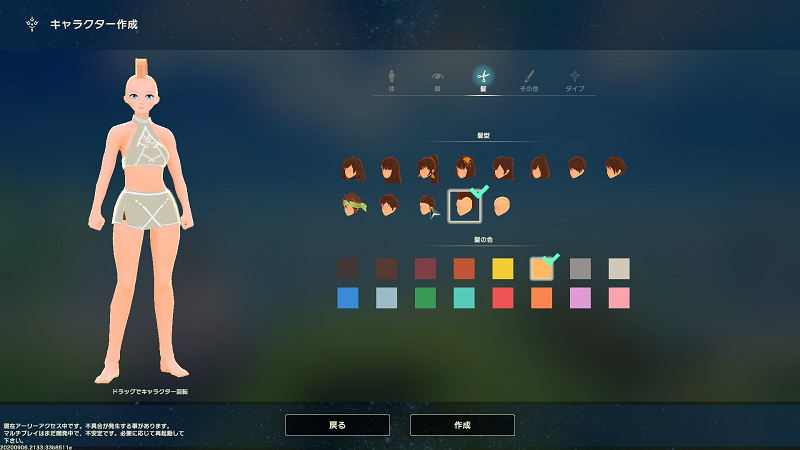Select the checked mohawk hairstyle
Viewport: 800px width, 450px height.
464,206
